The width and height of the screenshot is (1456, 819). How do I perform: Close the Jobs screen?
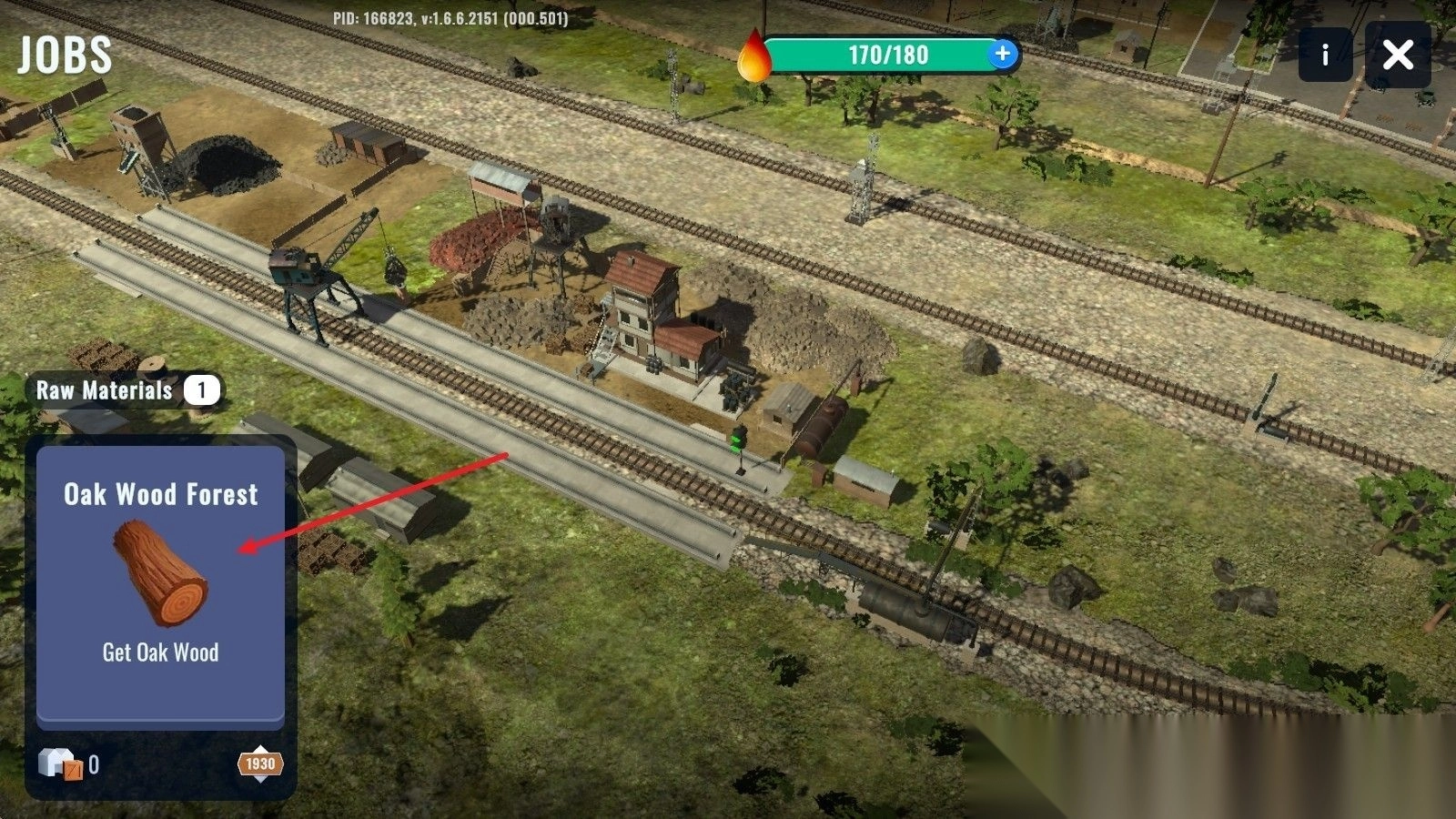[x=1398, y=56]
